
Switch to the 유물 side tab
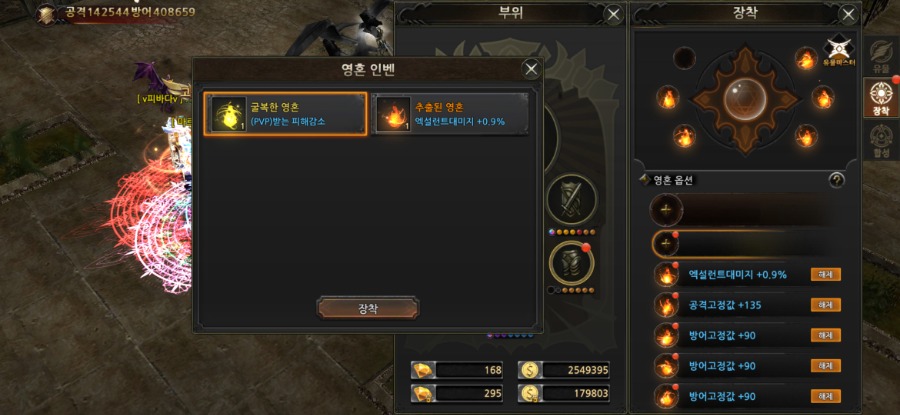[880, 54]
